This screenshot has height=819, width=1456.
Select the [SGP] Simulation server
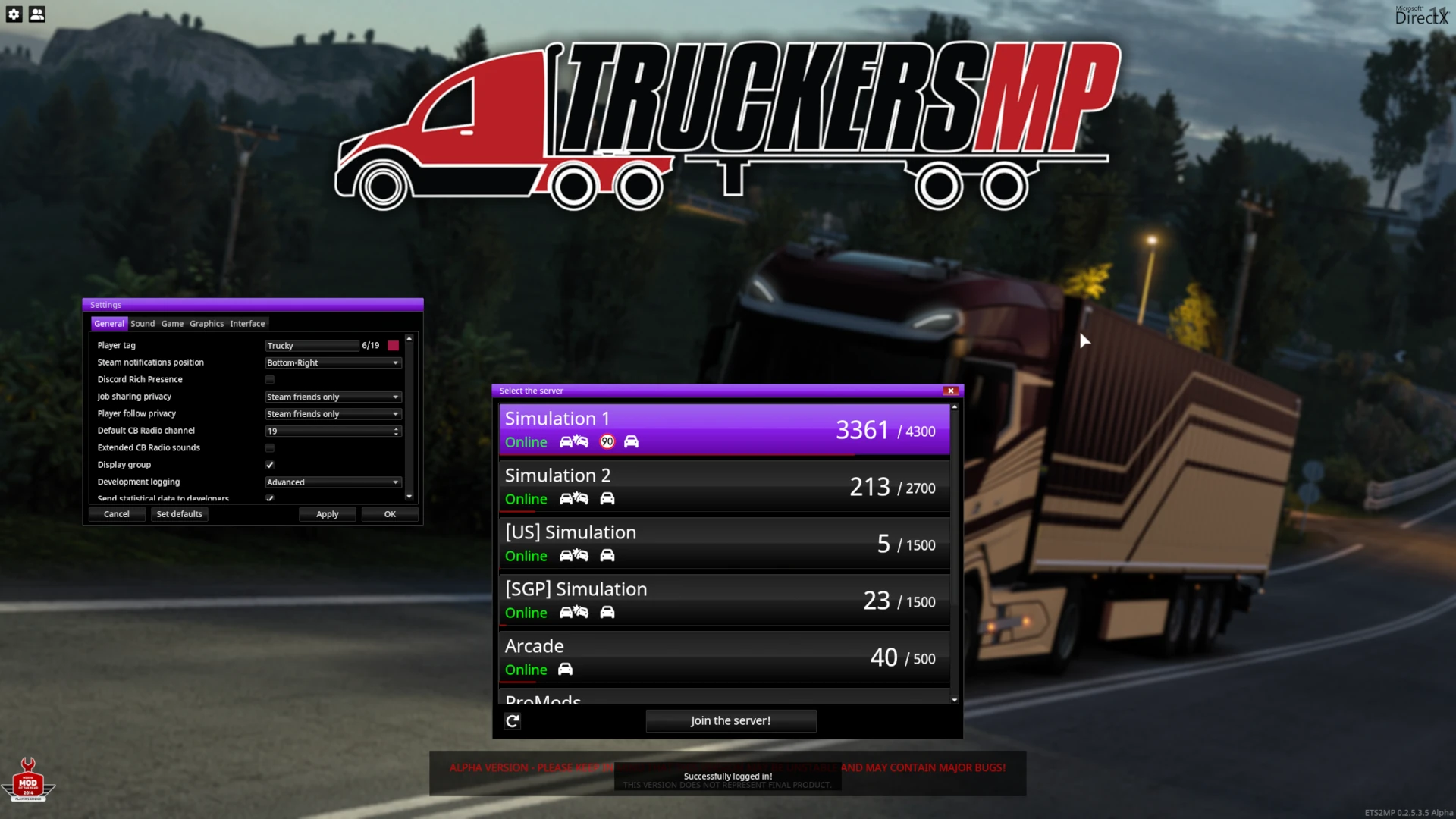(723, 600)
